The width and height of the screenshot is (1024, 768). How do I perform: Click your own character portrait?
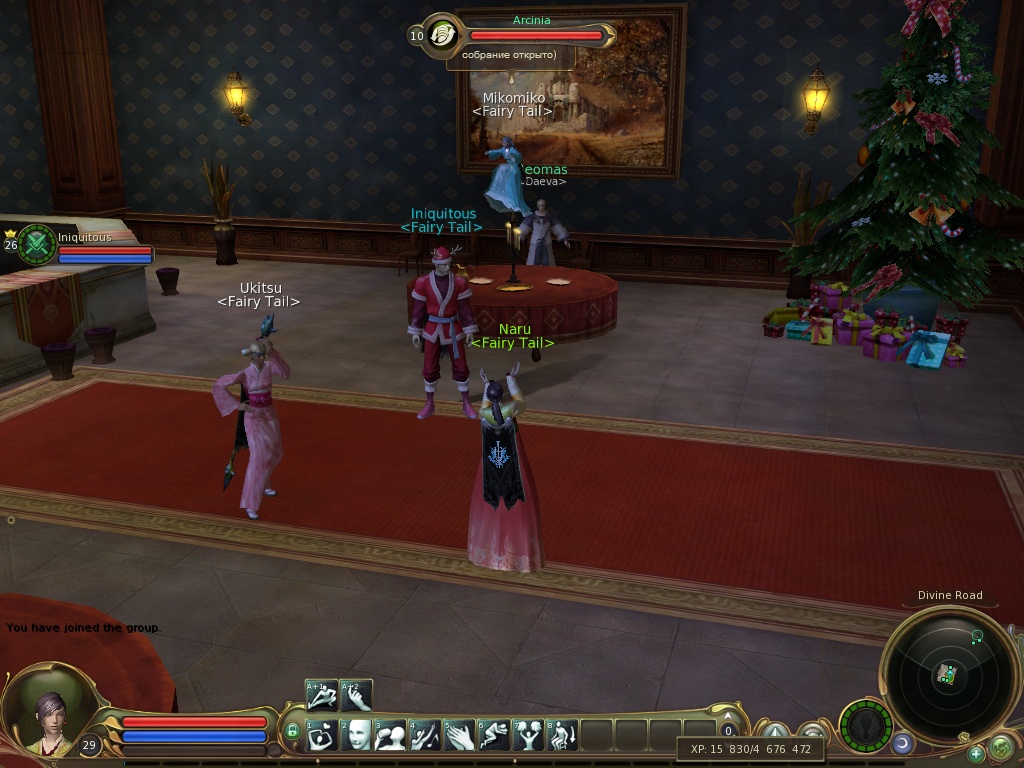[x=48, y=714]
